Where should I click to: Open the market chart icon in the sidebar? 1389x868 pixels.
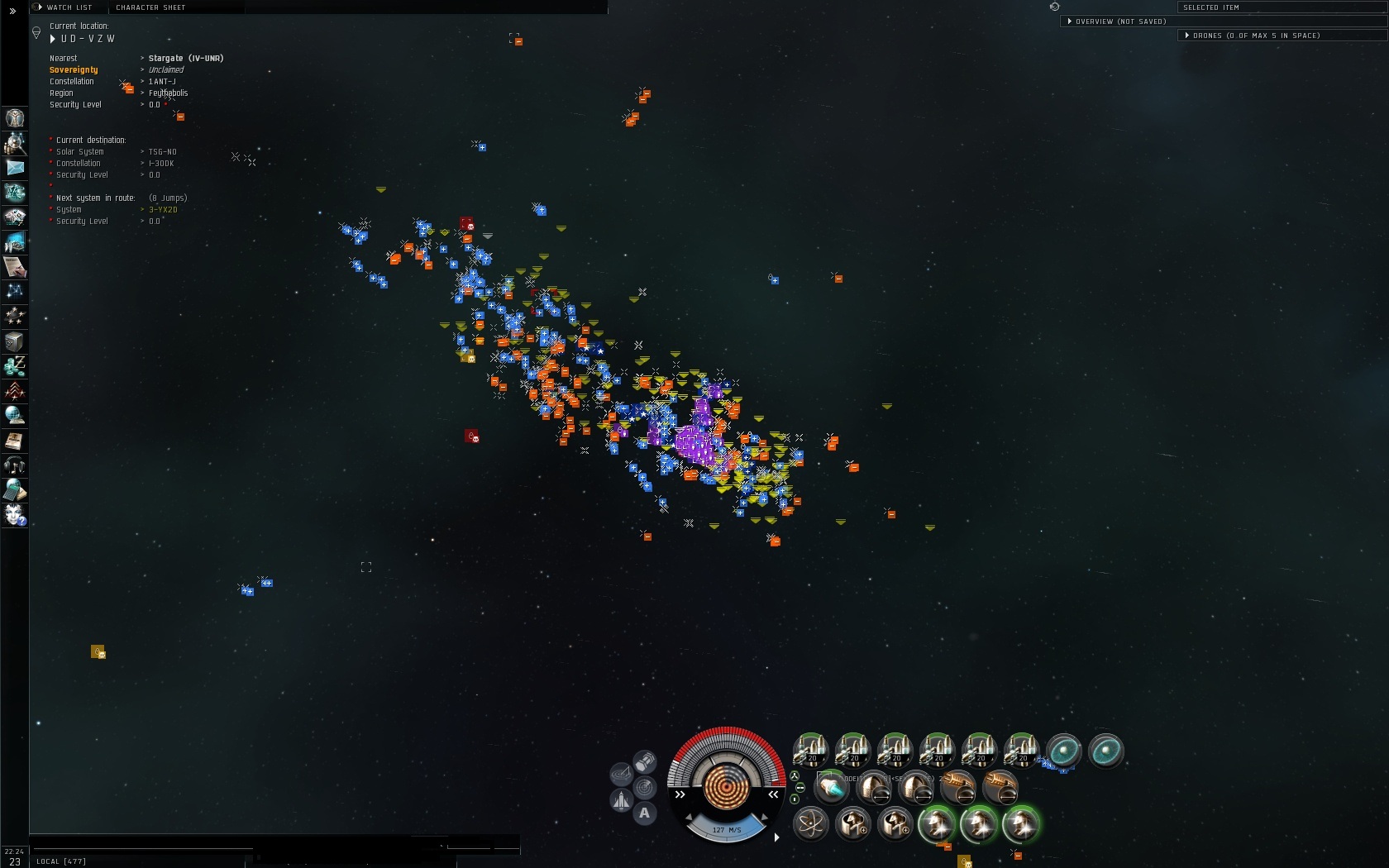15,242
